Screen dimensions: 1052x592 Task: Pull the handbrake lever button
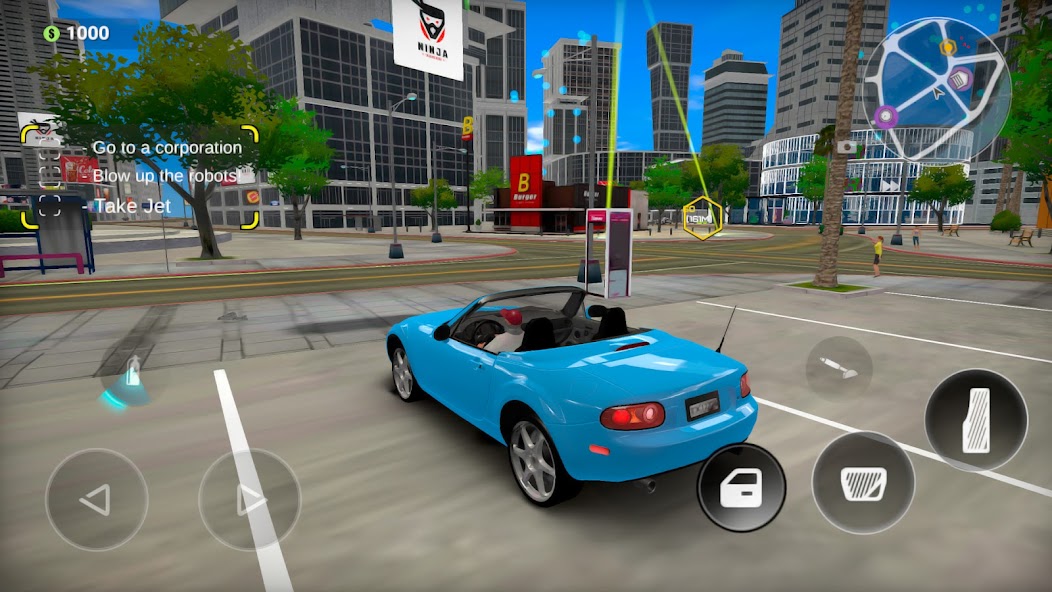[838, 368]
